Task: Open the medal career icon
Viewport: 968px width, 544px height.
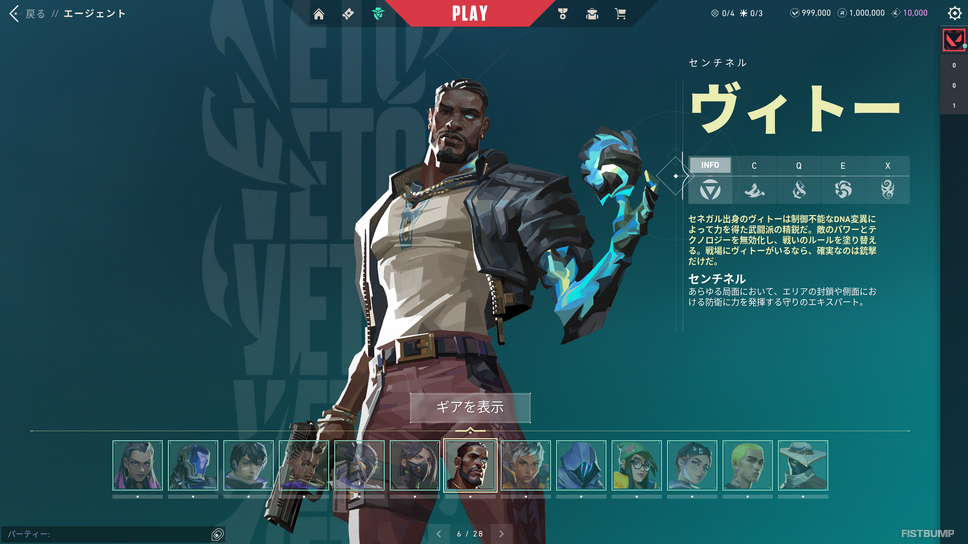Action: (563, 14)
